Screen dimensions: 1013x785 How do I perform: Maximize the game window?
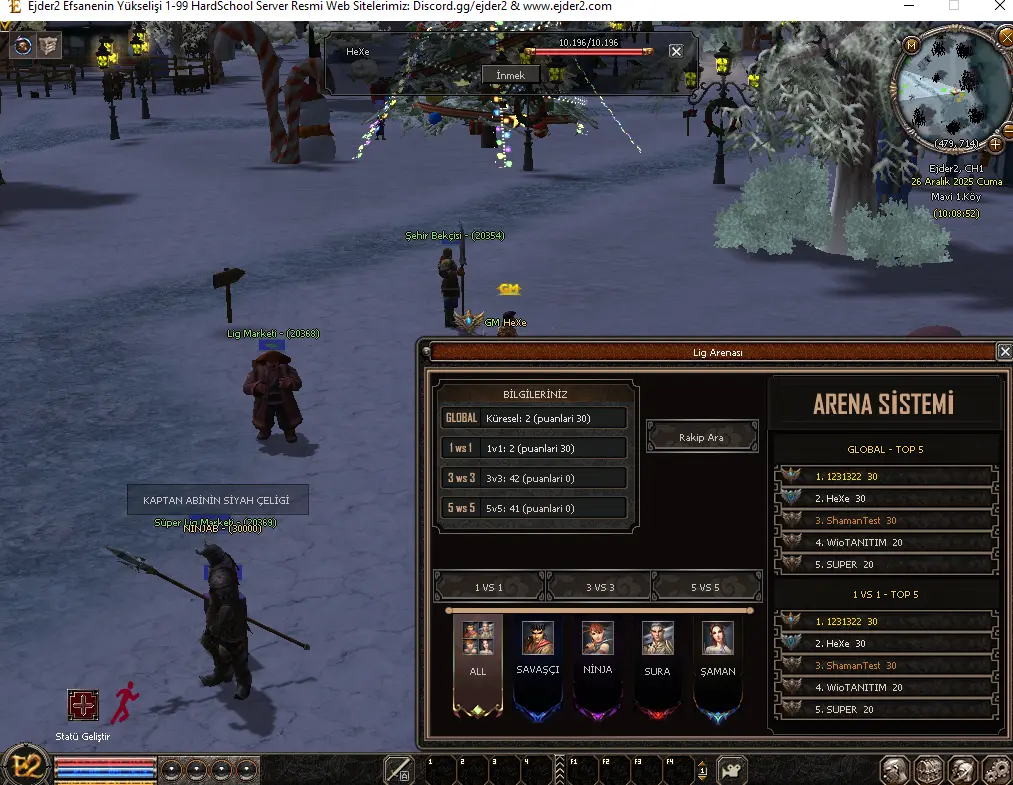(953, 6)
